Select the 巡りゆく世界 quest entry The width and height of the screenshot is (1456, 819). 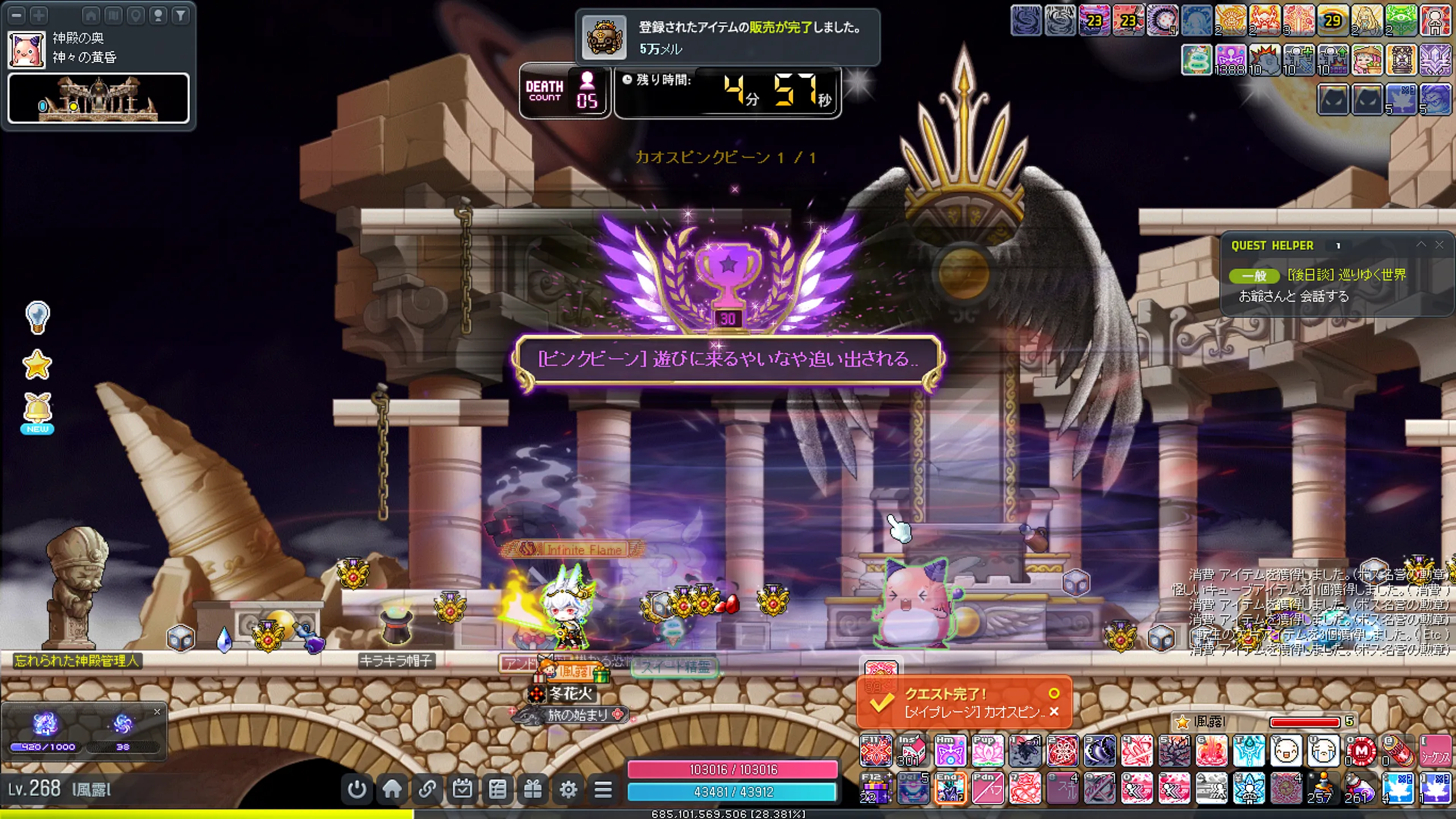coord(1346,275)
